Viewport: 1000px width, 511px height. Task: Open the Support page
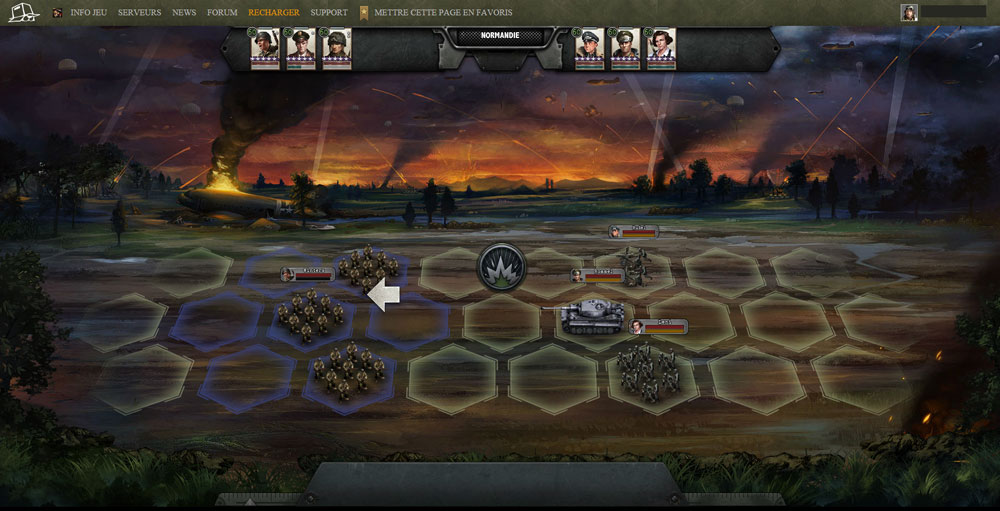coord(329,13)
